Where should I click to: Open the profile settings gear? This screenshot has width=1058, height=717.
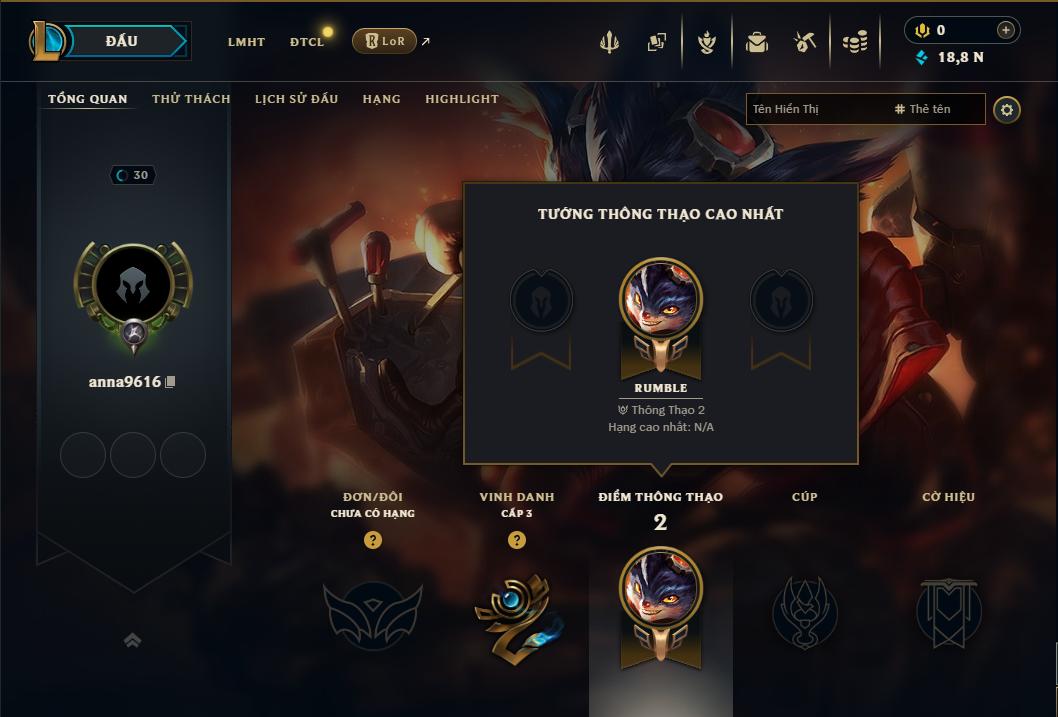[x=1007, y=109]
